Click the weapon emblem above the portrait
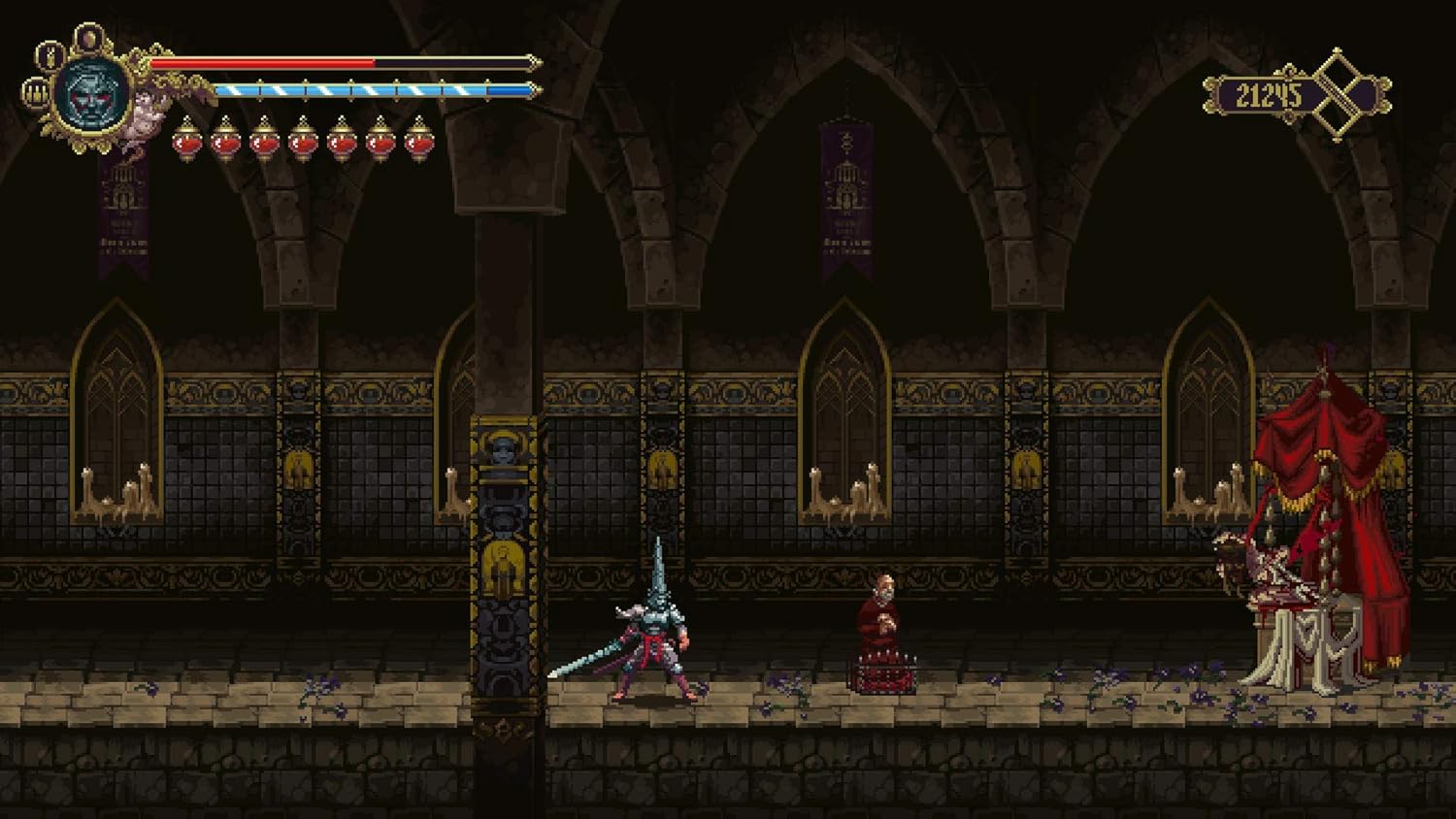1456x819 pixels. point(50,56)
